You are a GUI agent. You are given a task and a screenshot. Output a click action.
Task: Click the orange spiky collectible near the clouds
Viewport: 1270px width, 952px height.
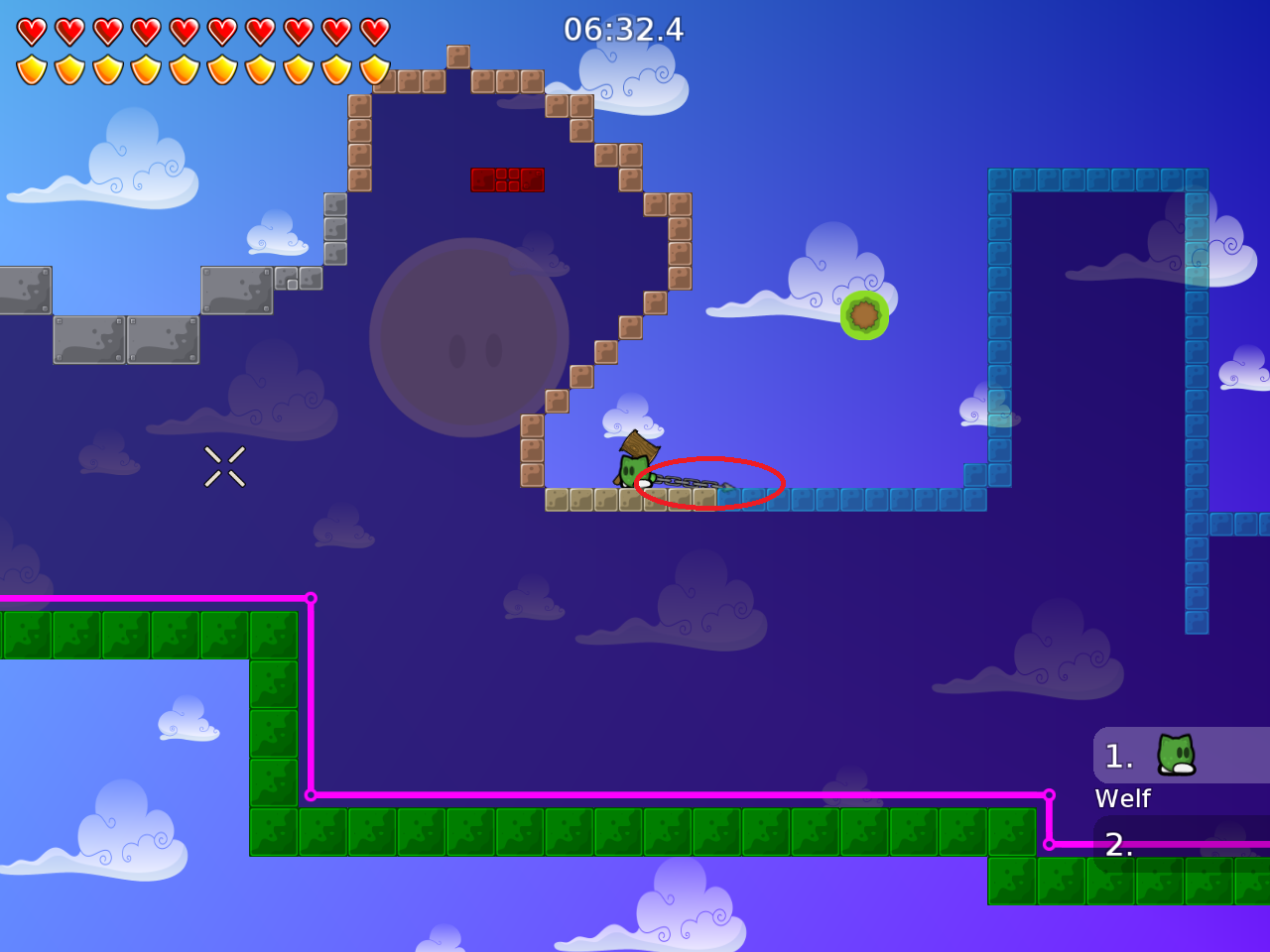pyautogui.click(x=862, y=315)
